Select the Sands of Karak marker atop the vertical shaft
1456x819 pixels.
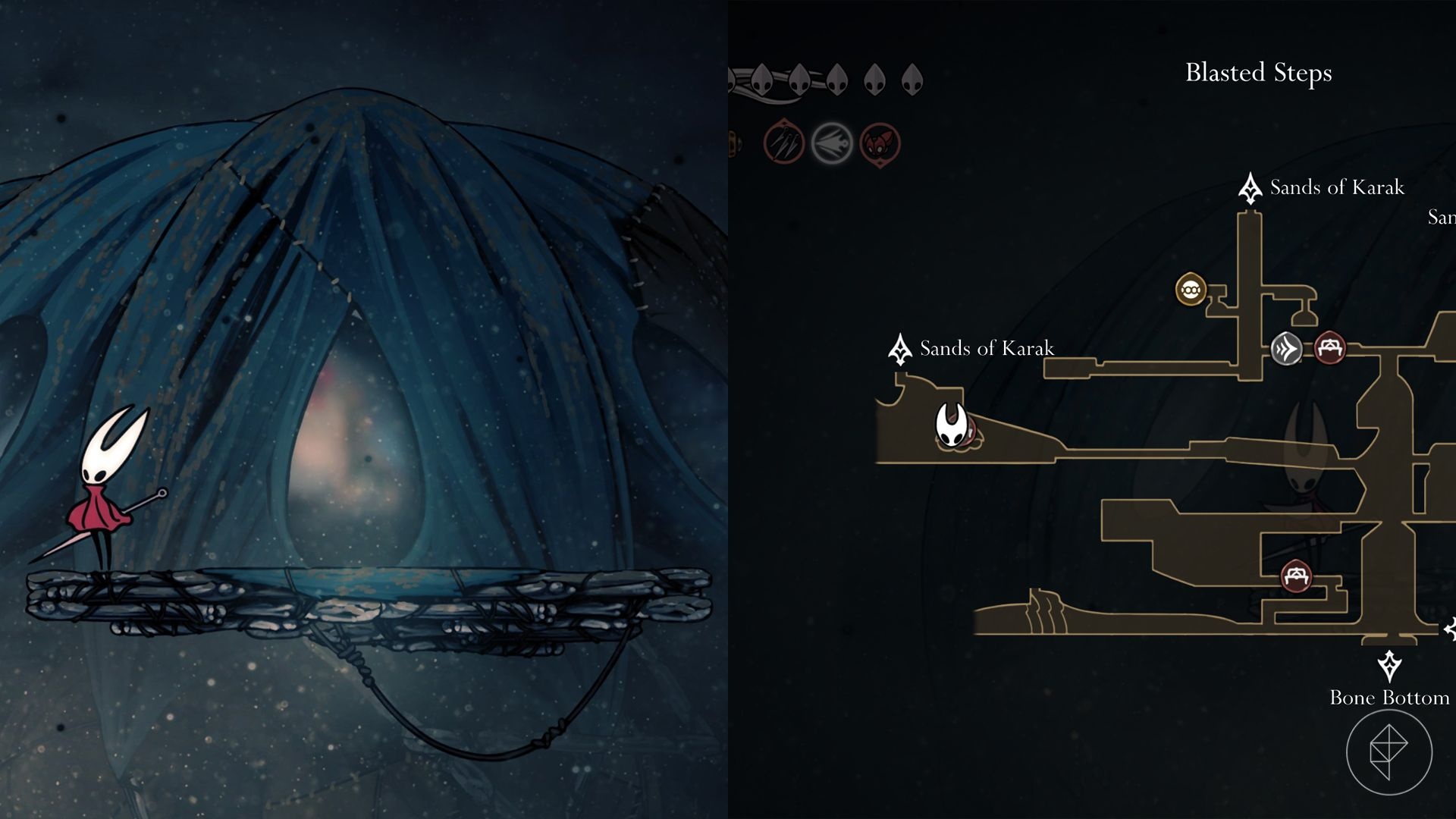pos(1250,188)
